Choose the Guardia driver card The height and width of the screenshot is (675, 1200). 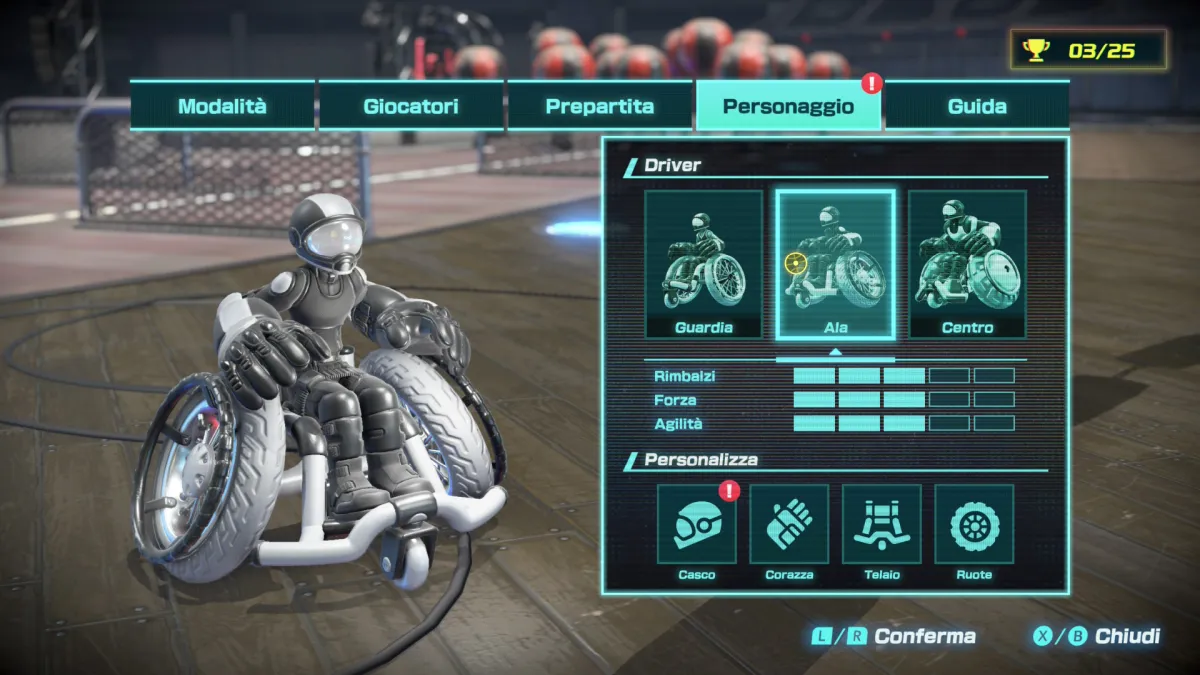(703, 264)
